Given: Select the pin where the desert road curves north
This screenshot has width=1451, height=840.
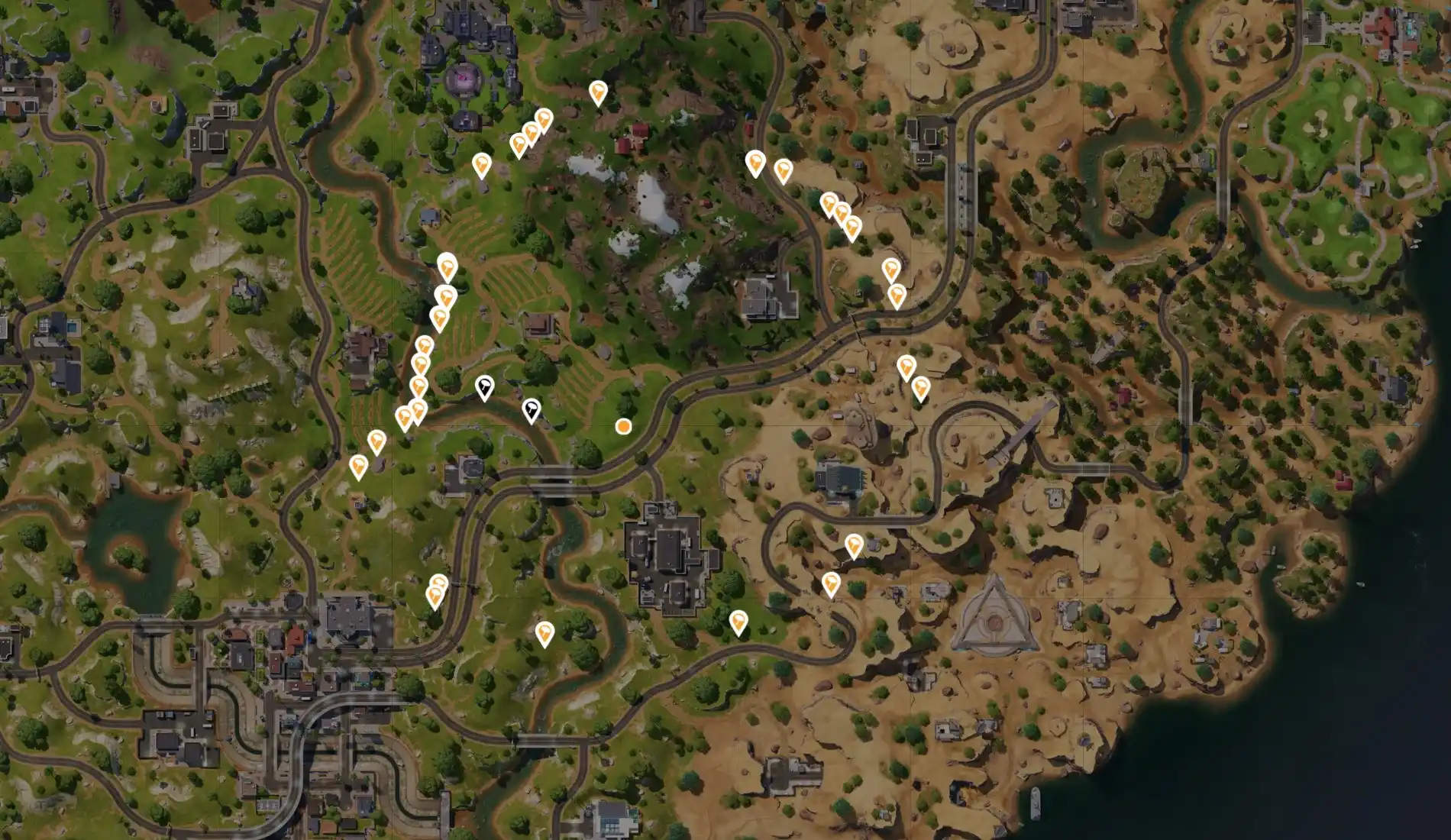Looking at the screenshot, I should tap(755, 163).
